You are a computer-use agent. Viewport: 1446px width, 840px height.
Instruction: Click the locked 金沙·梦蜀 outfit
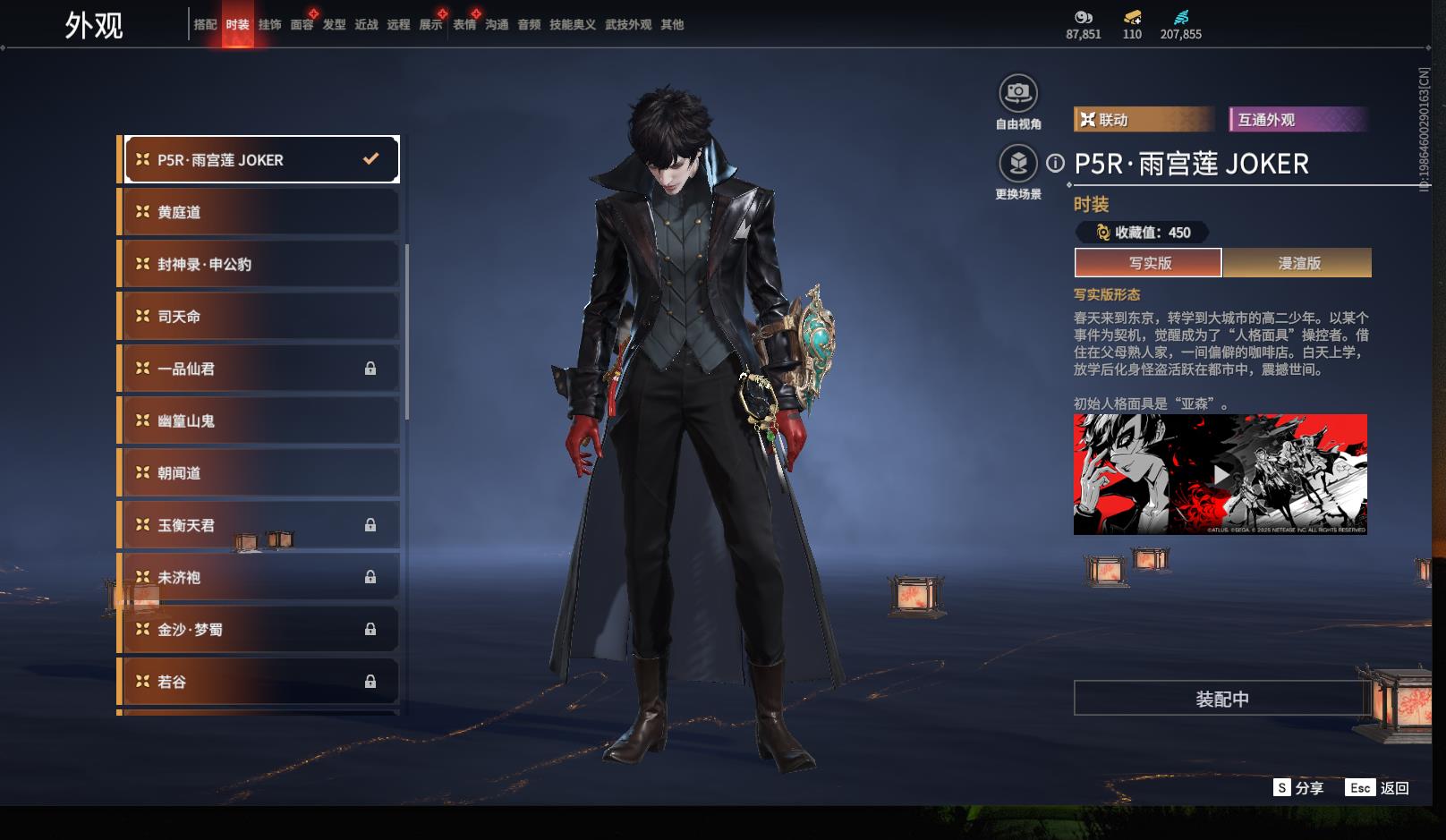pyautogui.click(x=259, y=630)
